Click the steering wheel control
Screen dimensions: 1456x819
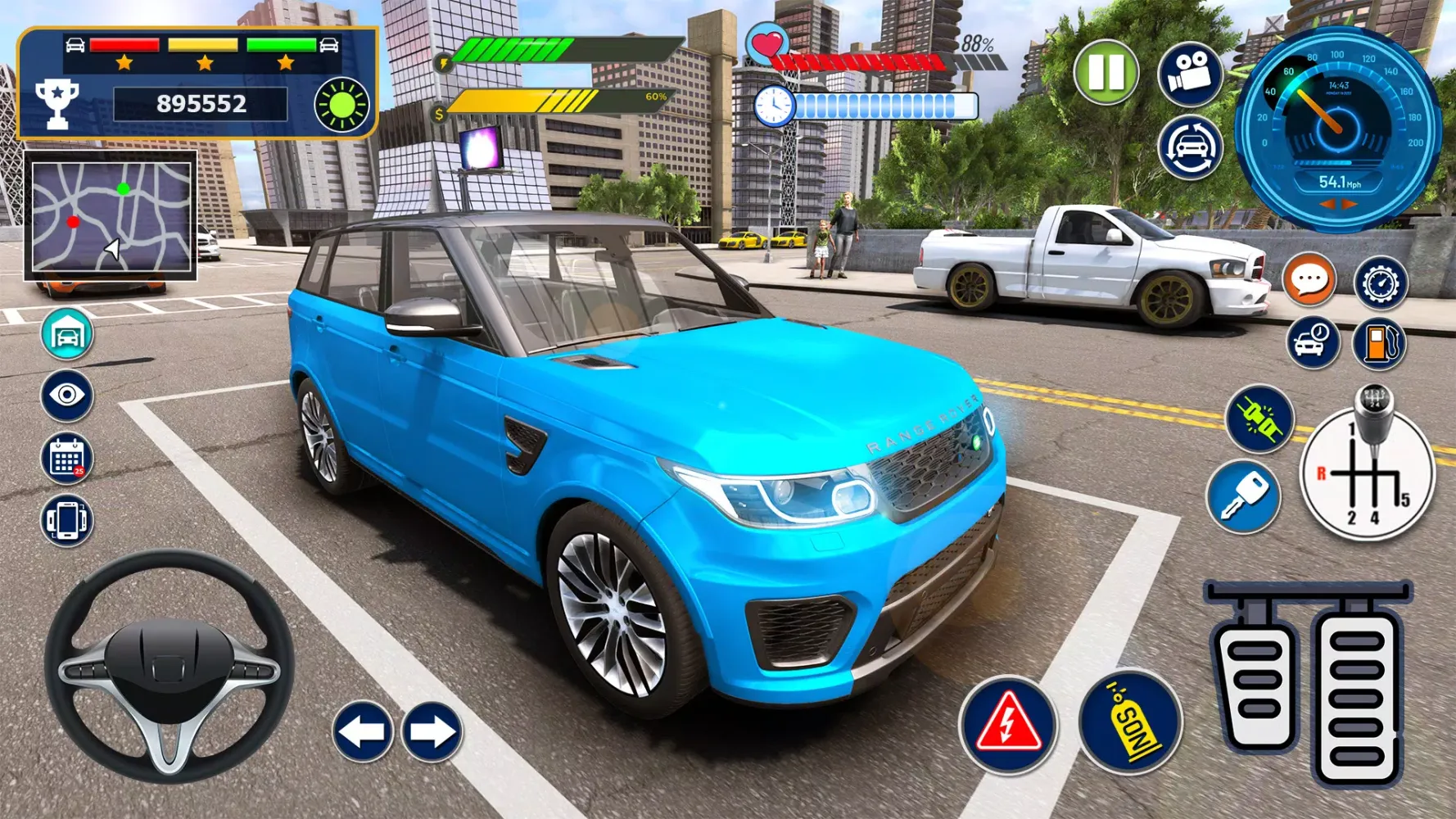tap(170, 666)
